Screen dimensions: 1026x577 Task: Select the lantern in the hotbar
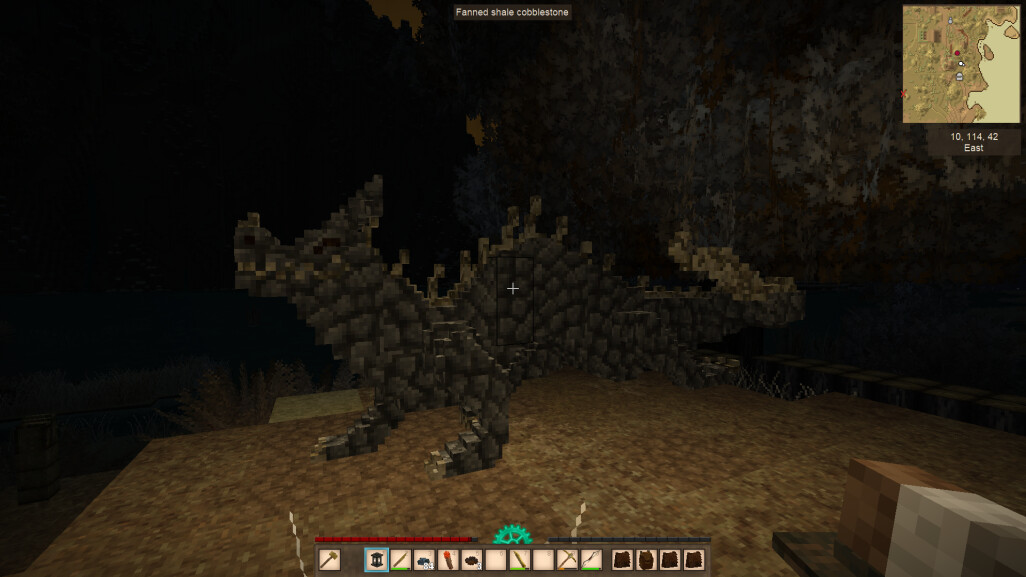pos(377,560)
